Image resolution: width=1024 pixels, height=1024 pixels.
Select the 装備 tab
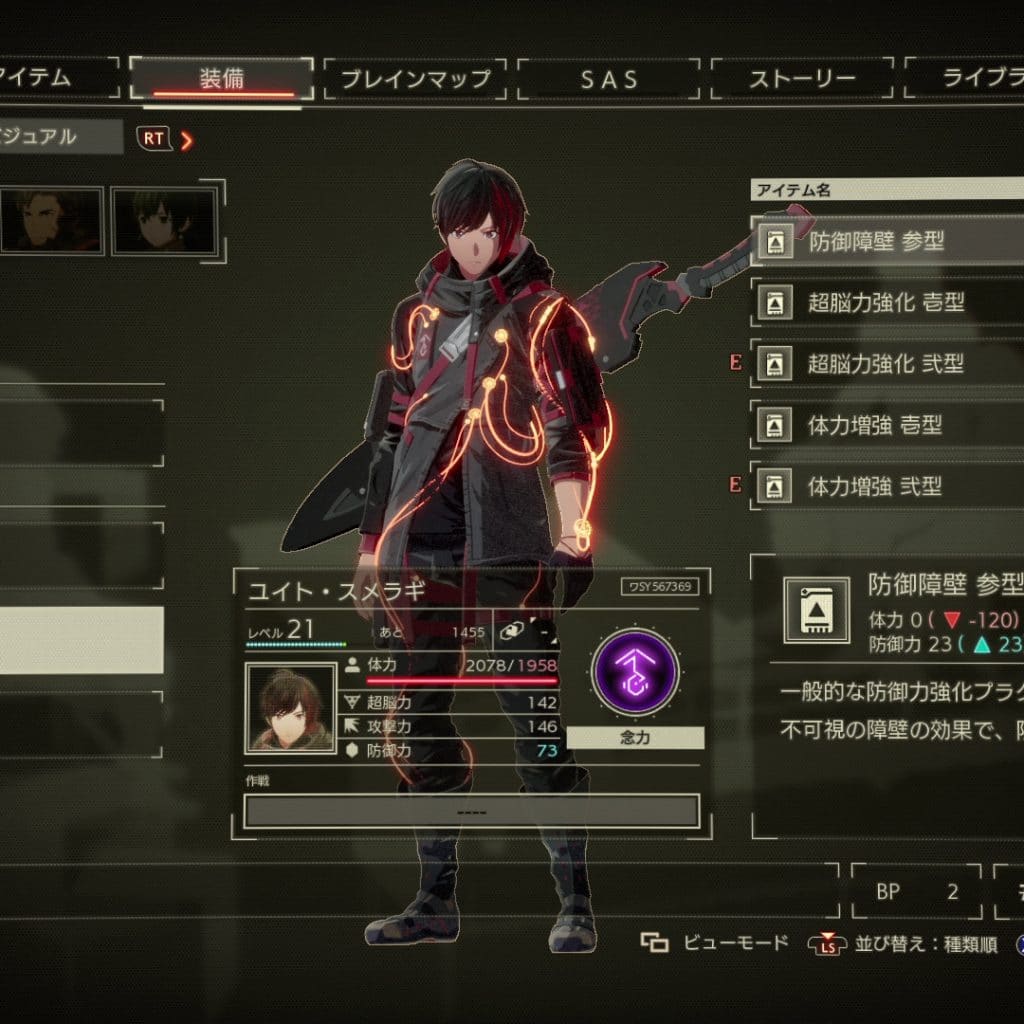click(x=221, y=79)
